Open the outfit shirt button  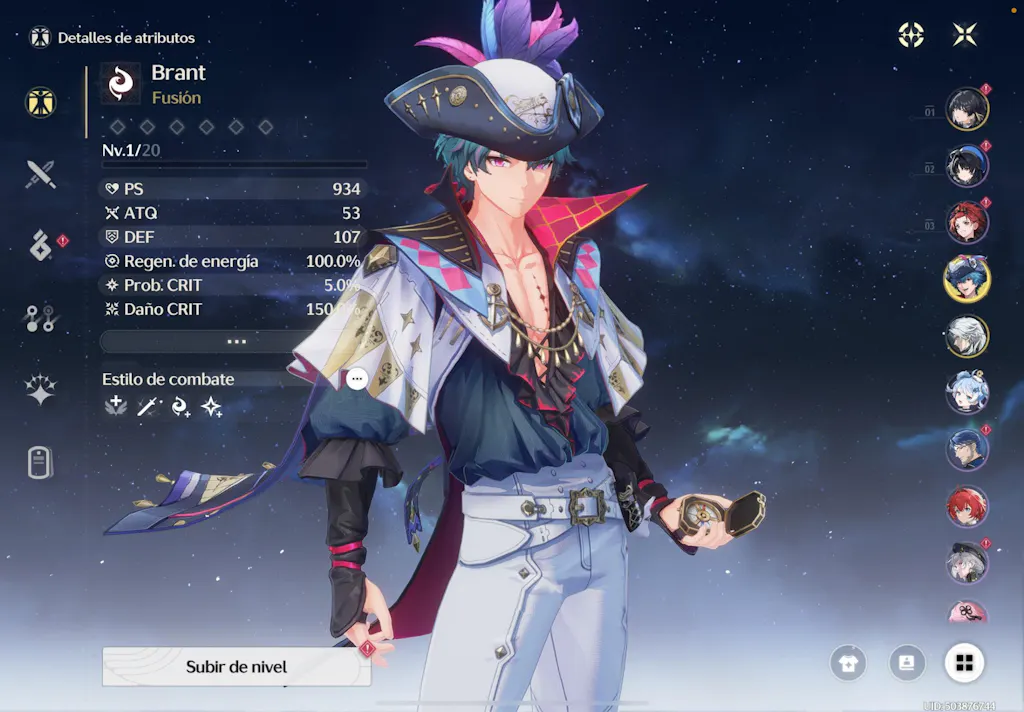848,663
